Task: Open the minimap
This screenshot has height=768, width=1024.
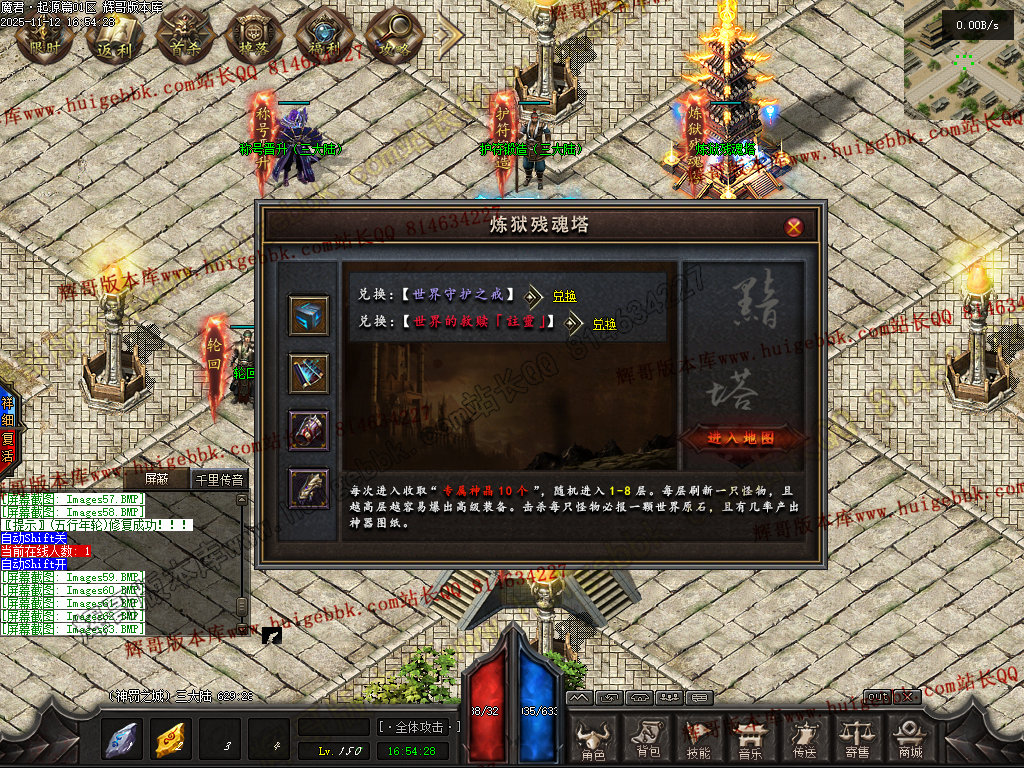Action: click(x=963, y=58)
